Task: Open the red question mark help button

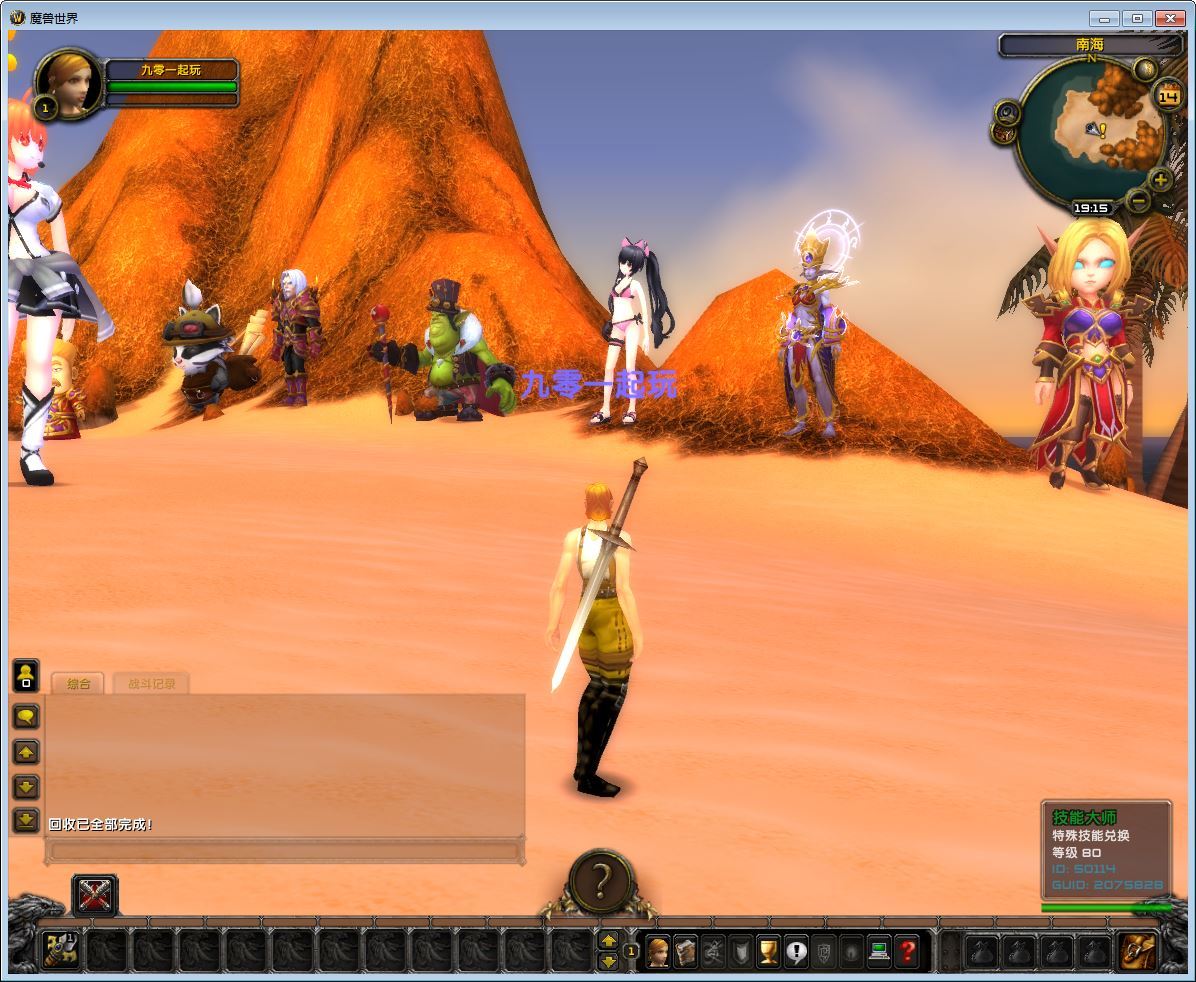Action: (907, 950)
